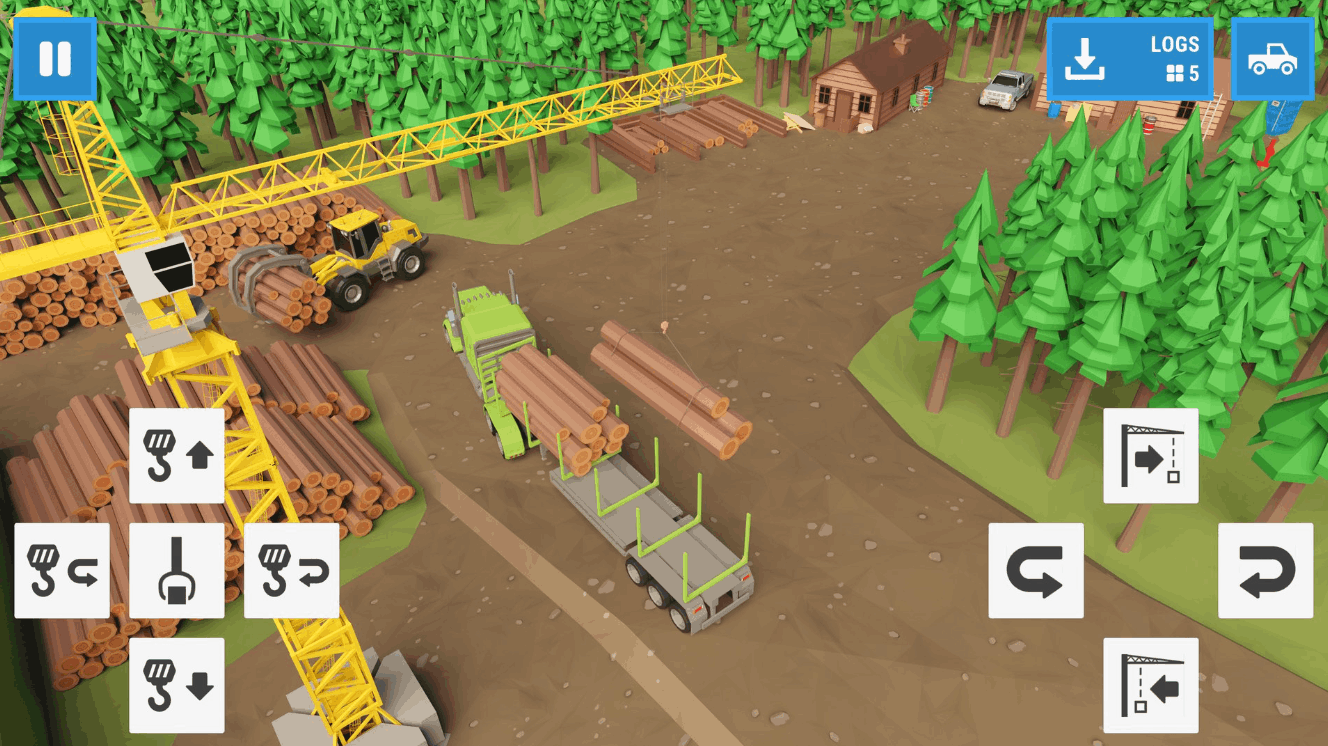Lower the crane hook downward
The height and width of the screenshot is (746, 1328).
(x=177, y=686)
